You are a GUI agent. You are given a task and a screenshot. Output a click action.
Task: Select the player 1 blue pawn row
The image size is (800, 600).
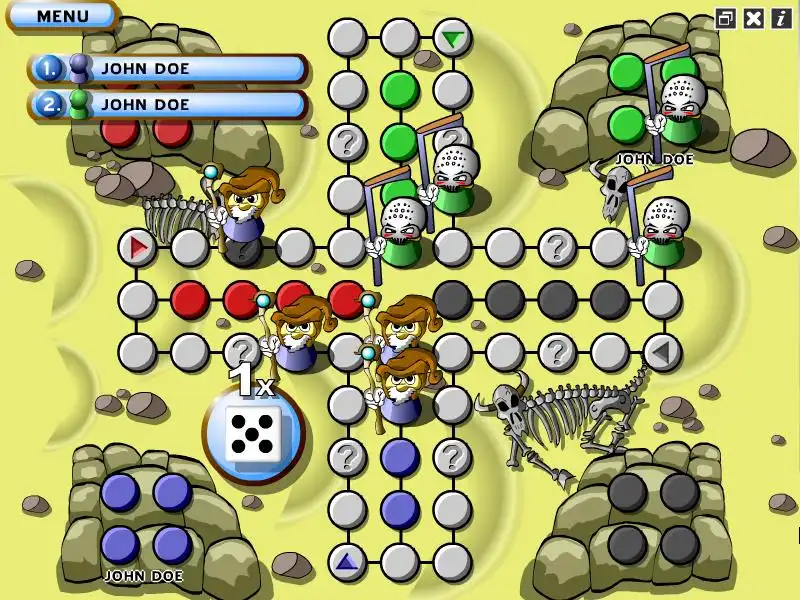pos(168,68)
